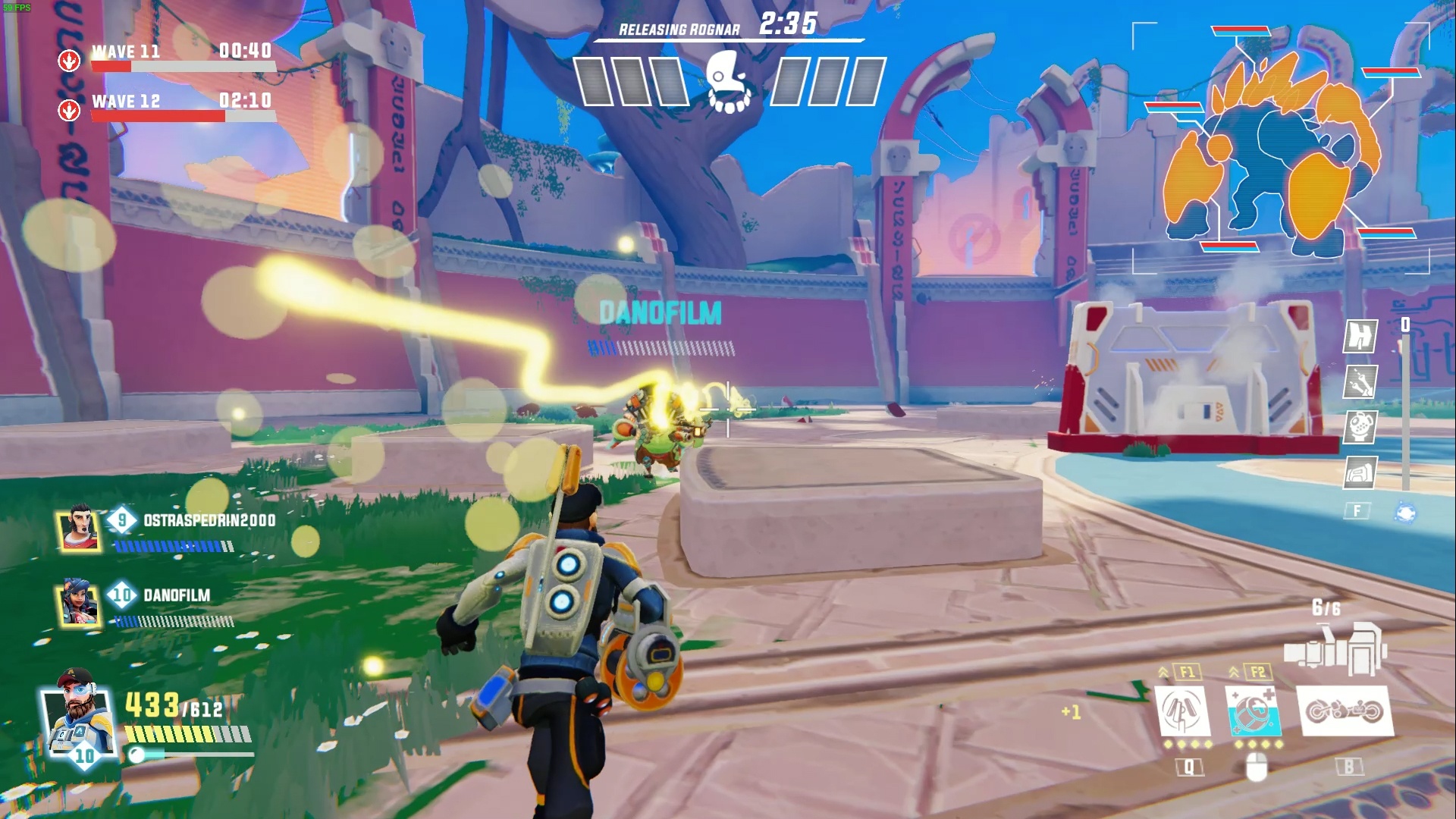Summon the motorcycle mount
The width and height of the screenshot is (1456, 819).
pyautogui.click(x=1345, y=711)
